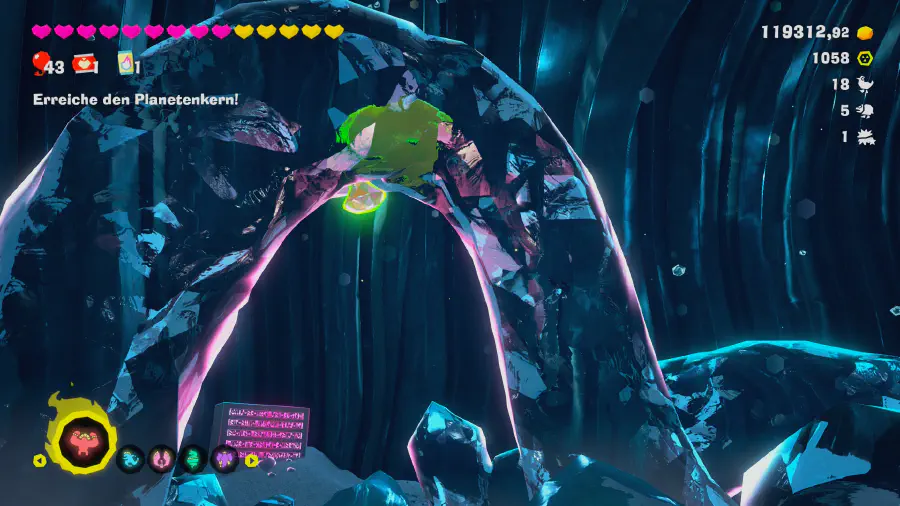Use the yellow flame card item

(126, 65)
